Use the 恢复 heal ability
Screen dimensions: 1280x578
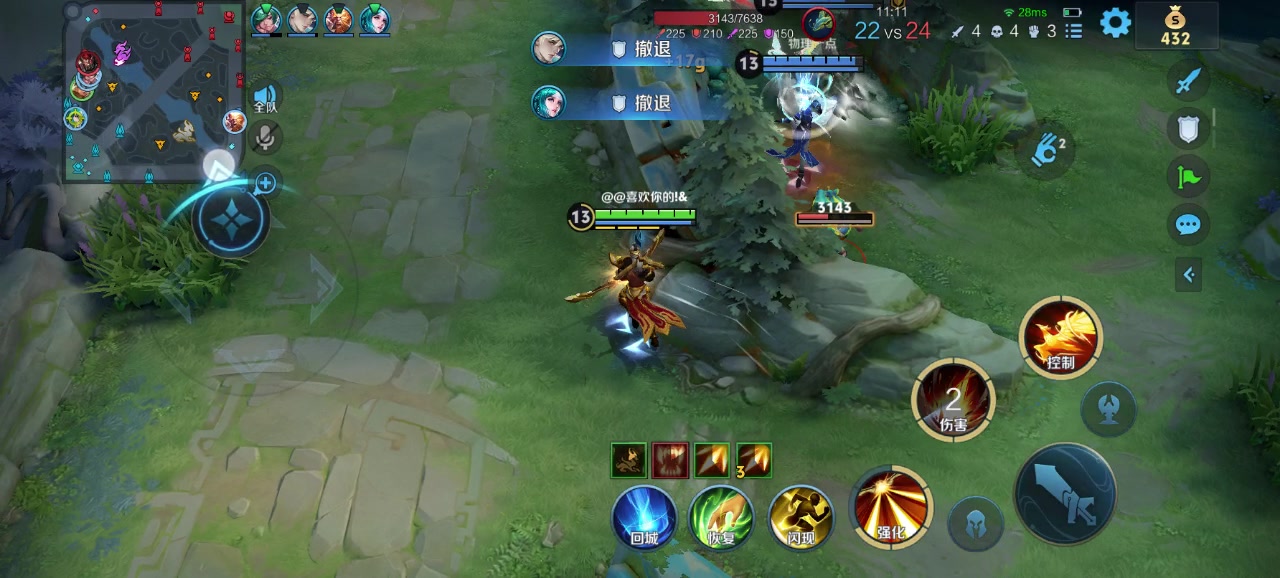click(722, 517)
